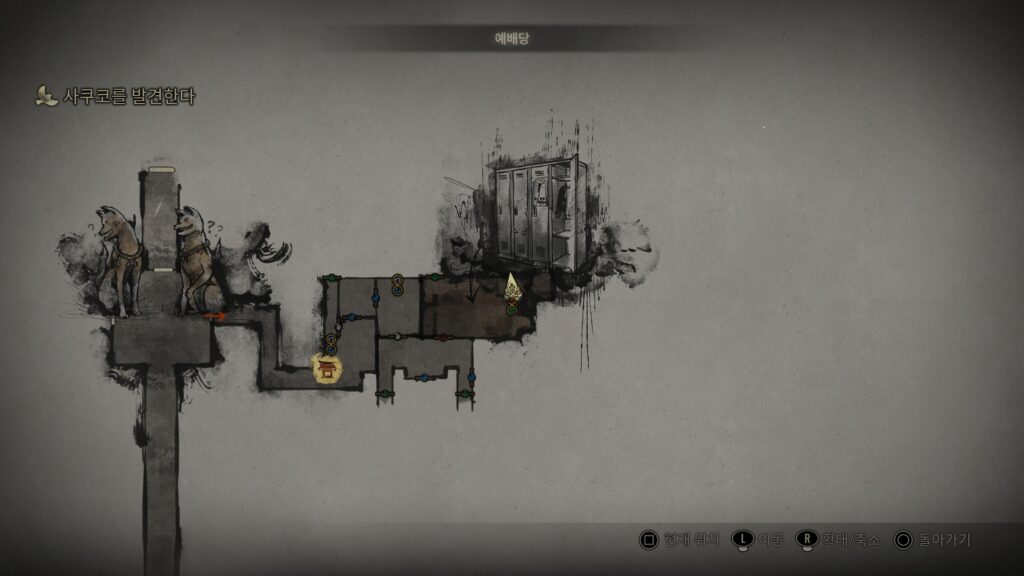Select the fox statues sketch annotation
This screenshot has width=1024, height=576.
click(158, 260)
